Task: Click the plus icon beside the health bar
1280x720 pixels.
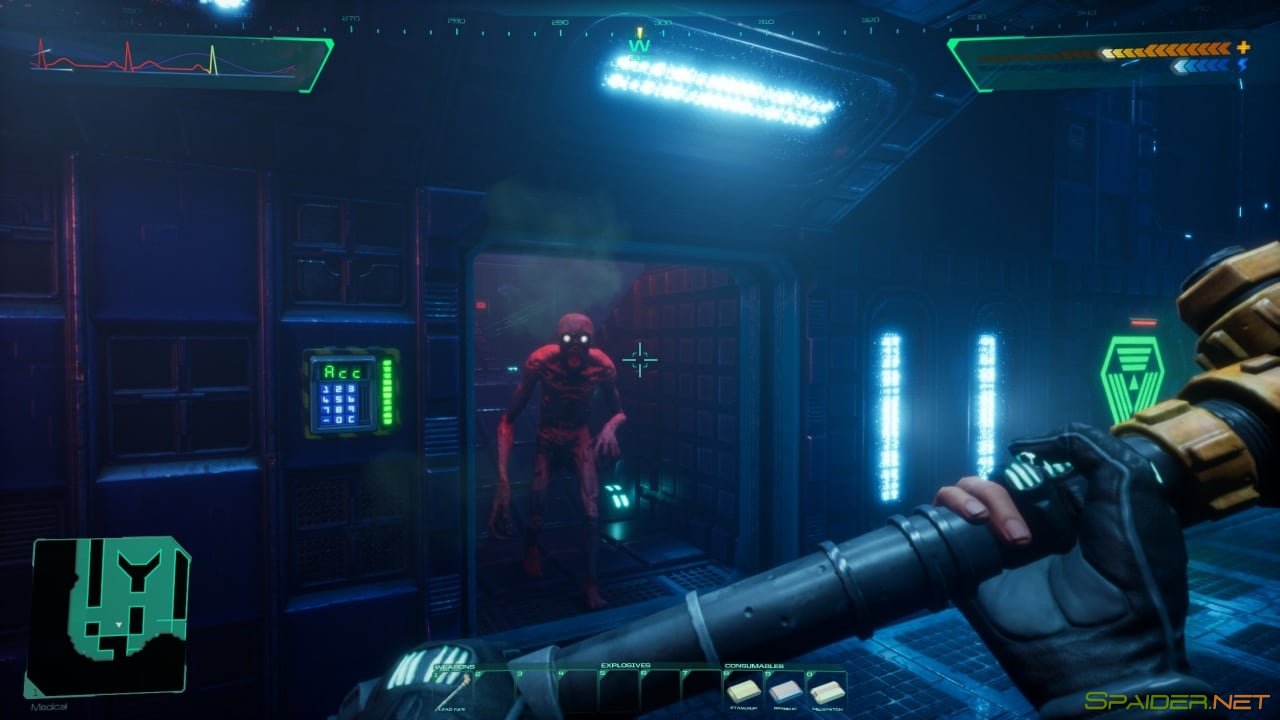Action: 1243,47
